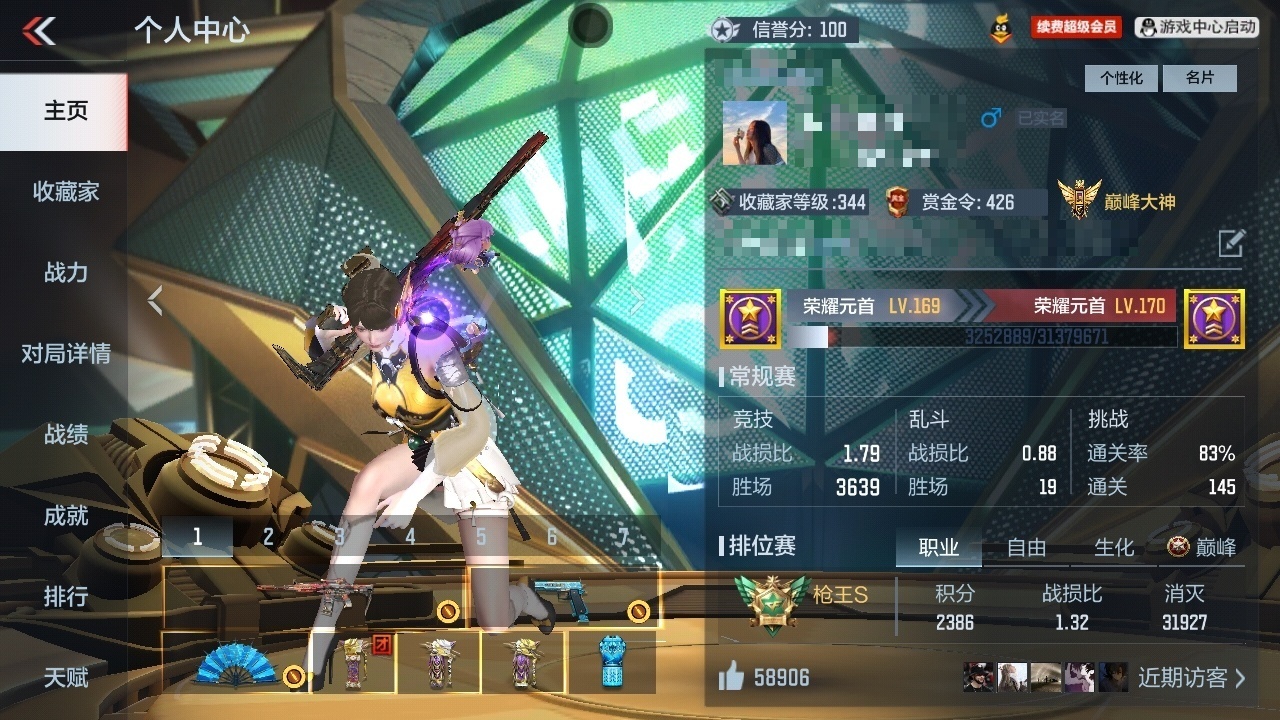Edit the profile signature with pencil icon
The height and width of the screenshot is (720, 1280).
pos(1231,242)
